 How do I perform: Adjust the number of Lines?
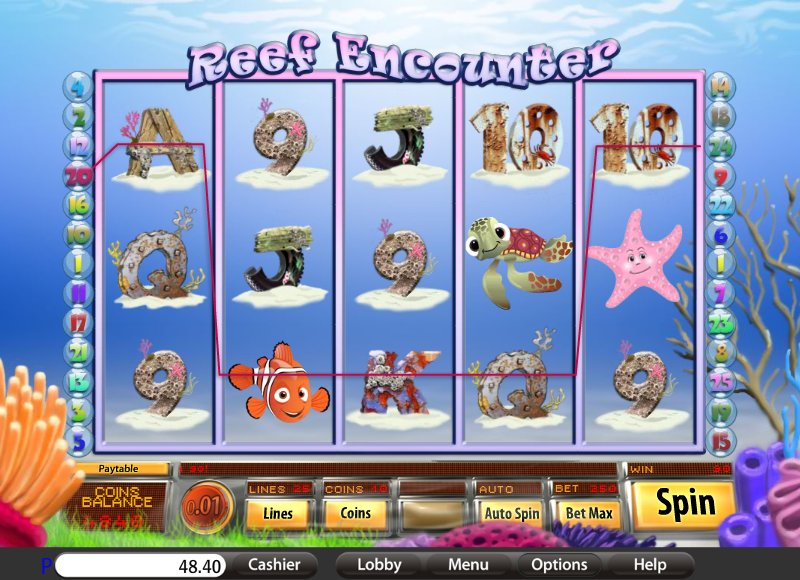277,514
